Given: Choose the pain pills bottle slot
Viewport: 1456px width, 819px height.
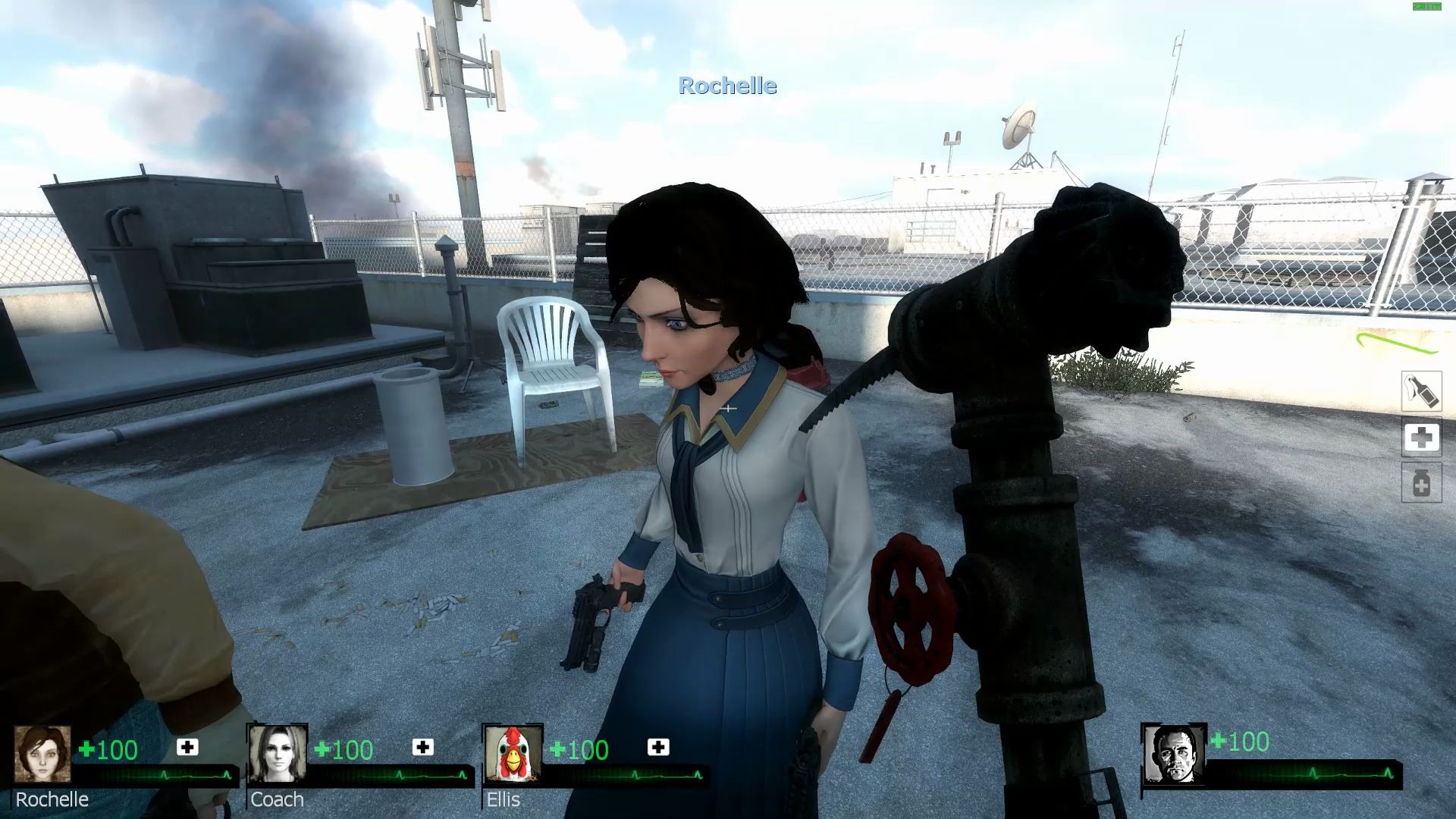Looking at the screenshot, I should click(x=1421, y=483).
